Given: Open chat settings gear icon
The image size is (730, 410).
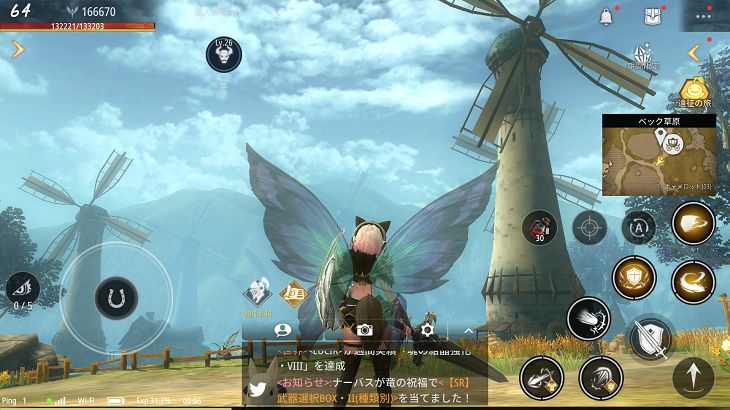Looking at the screenshot, I should click(x=427, y=329).
